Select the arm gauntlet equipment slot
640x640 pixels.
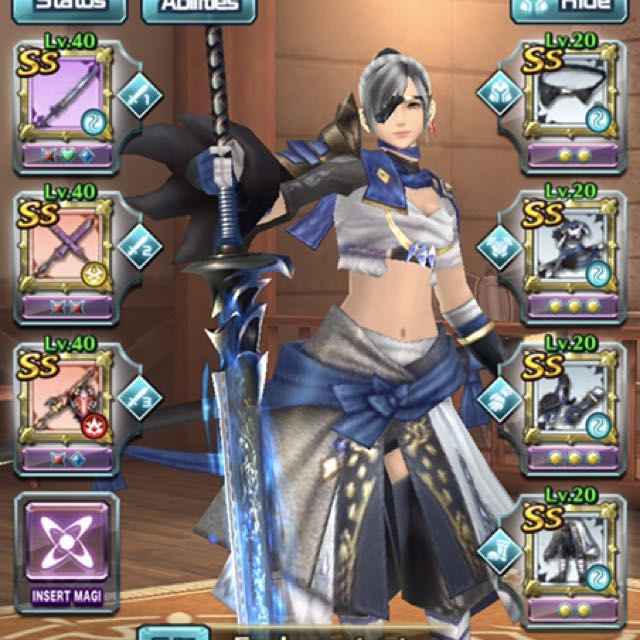(x=574, y=404)
